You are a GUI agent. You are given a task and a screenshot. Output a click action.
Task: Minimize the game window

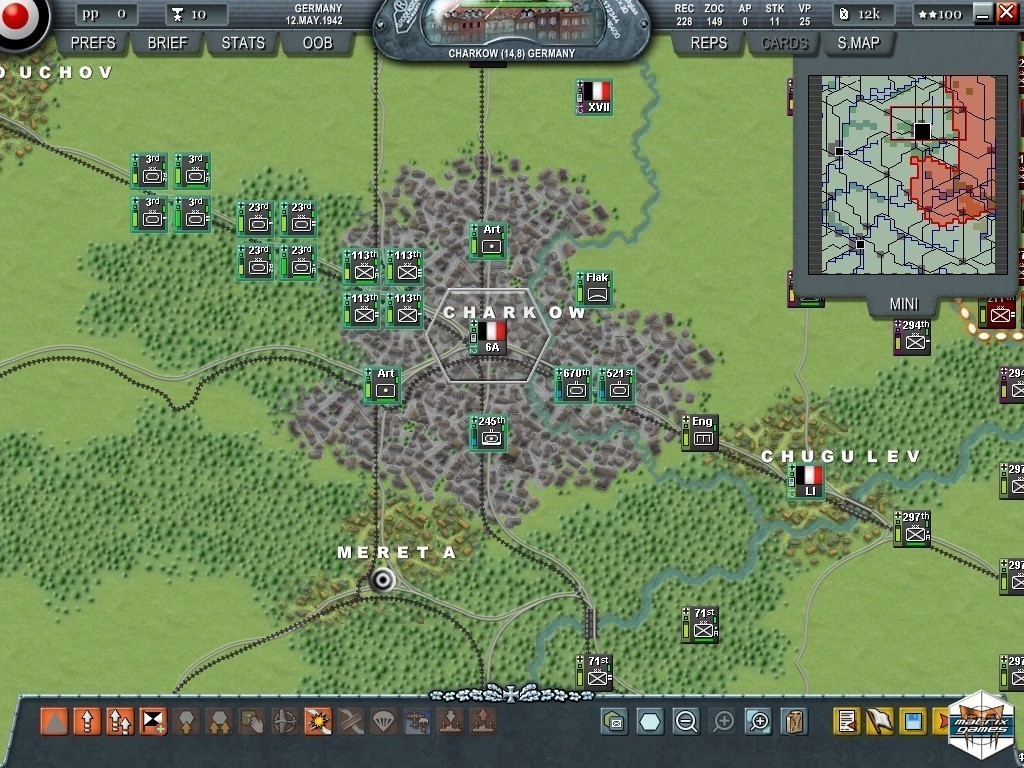(982, 13)
